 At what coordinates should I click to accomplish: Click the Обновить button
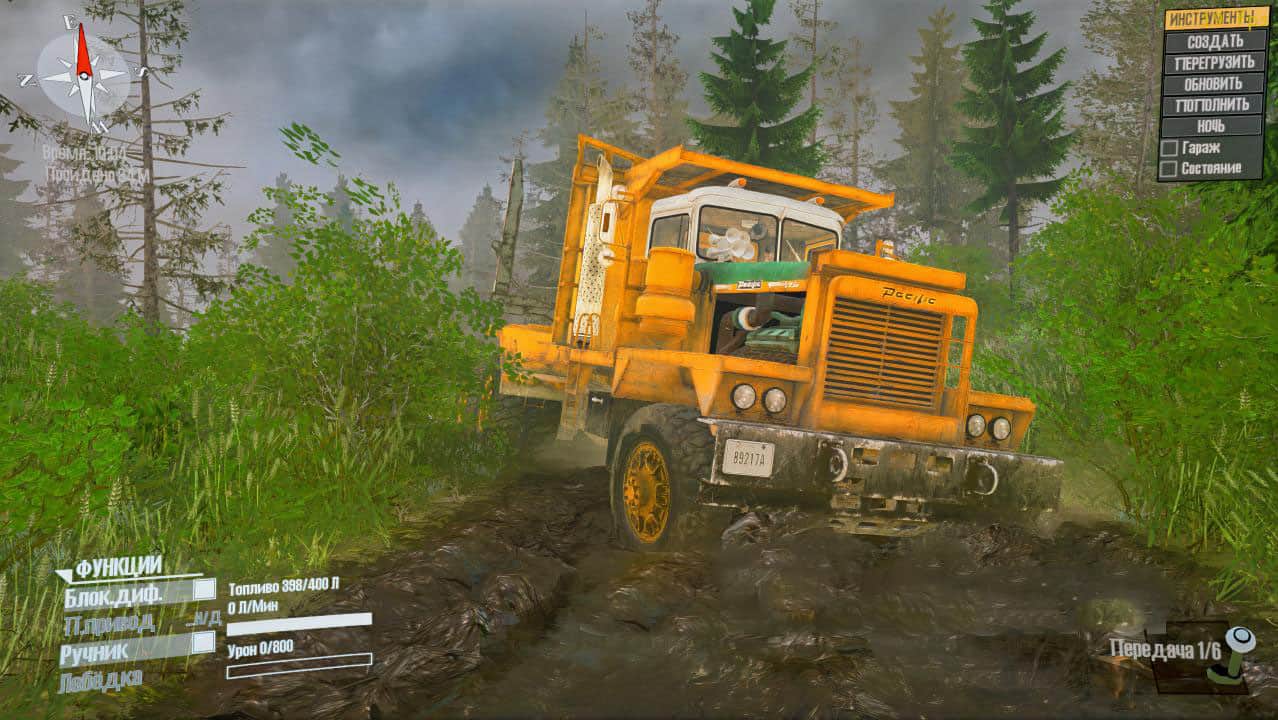point(1214,83)
